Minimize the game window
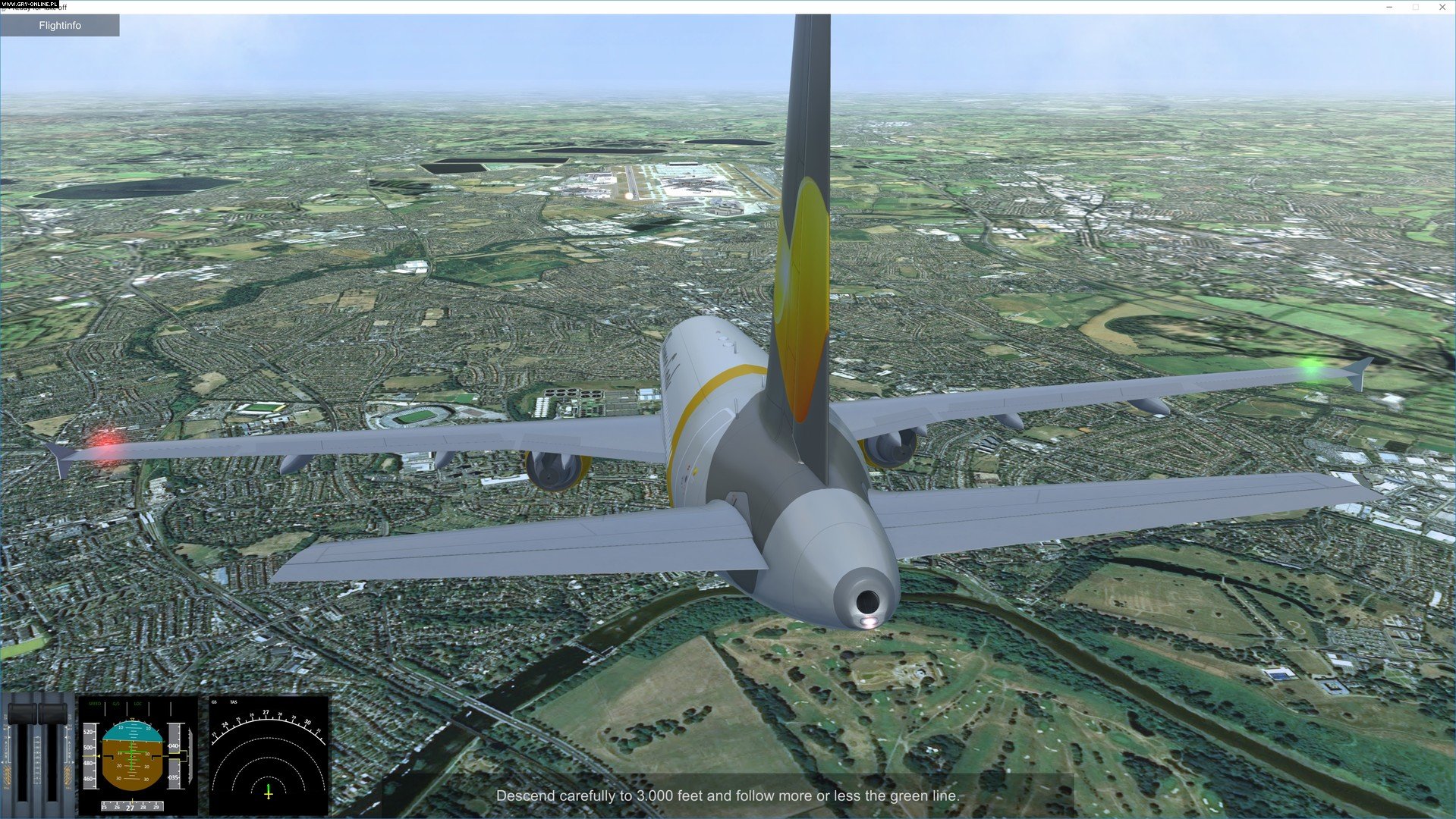 point(1389,7)
